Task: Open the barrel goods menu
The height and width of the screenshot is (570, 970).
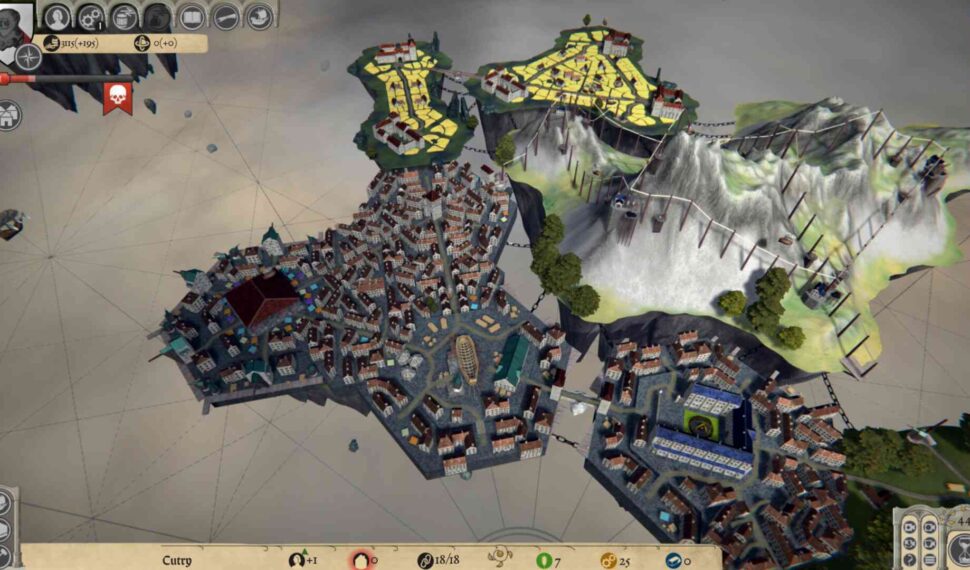Action: click(124, 17)
